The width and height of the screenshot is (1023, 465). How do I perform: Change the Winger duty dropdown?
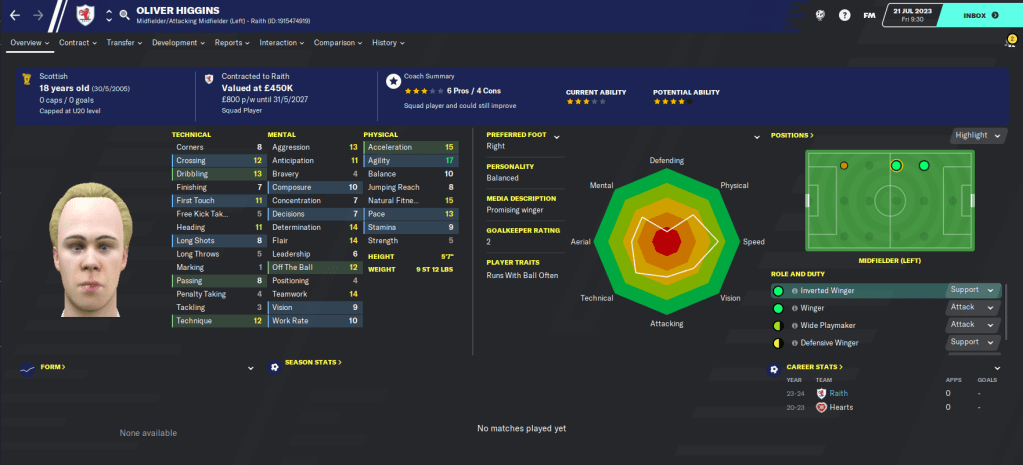coord(973,308)
